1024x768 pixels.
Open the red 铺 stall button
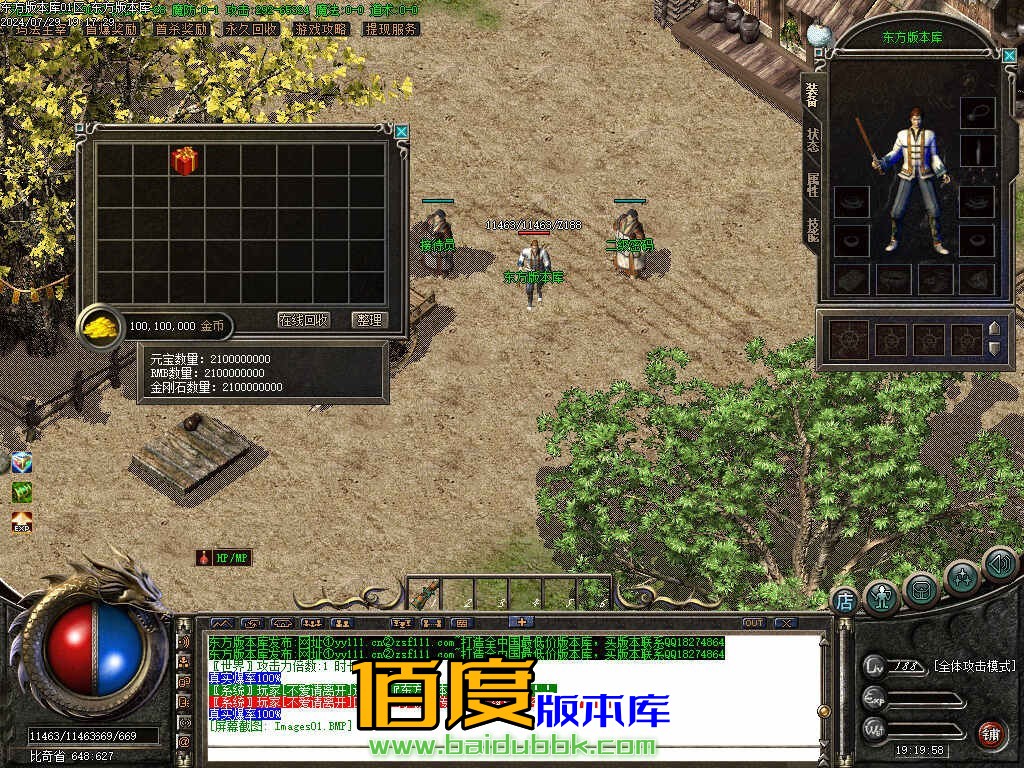point(991,734)
